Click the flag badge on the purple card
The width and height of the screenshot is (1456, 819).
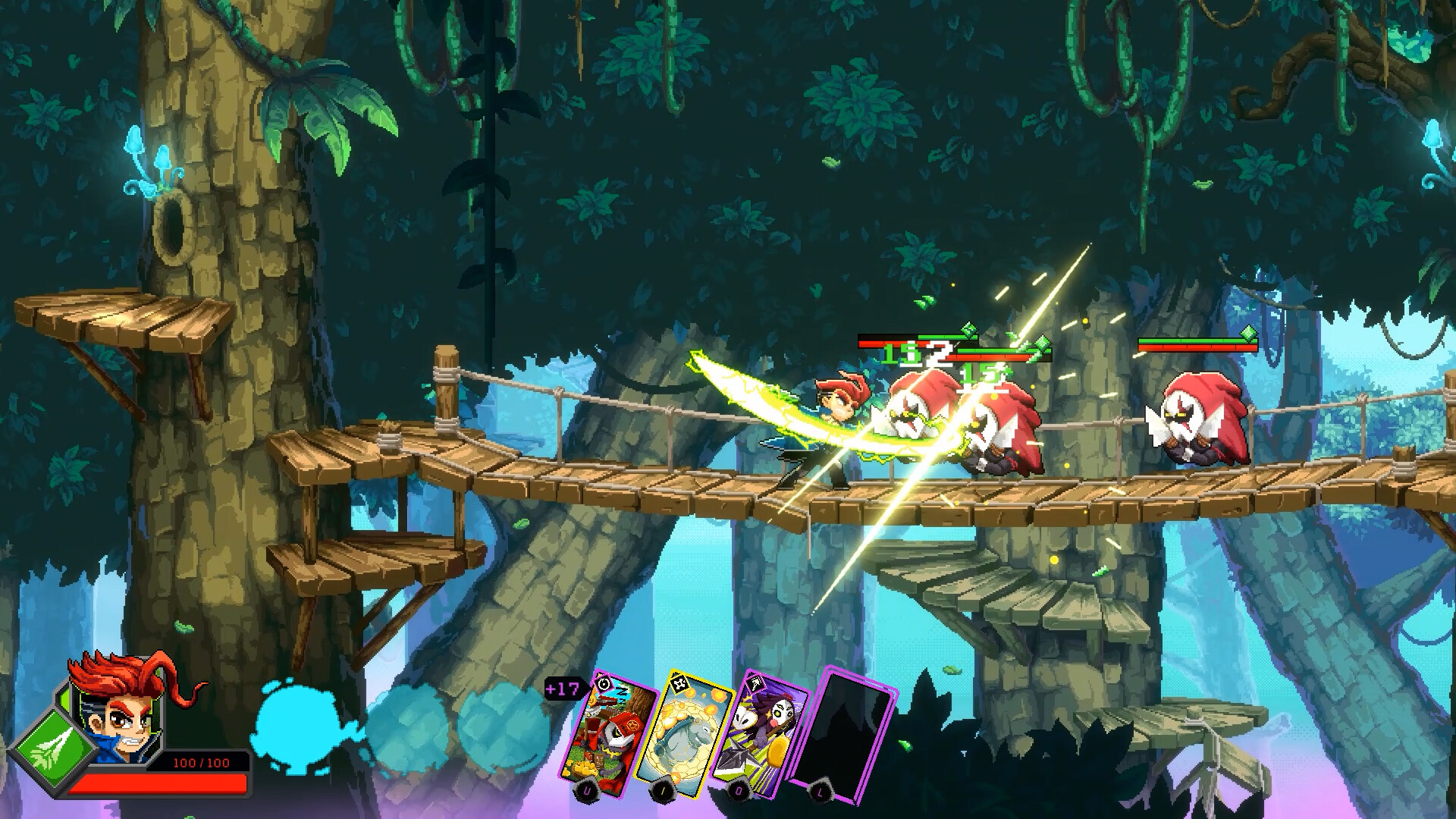[755, 684]
